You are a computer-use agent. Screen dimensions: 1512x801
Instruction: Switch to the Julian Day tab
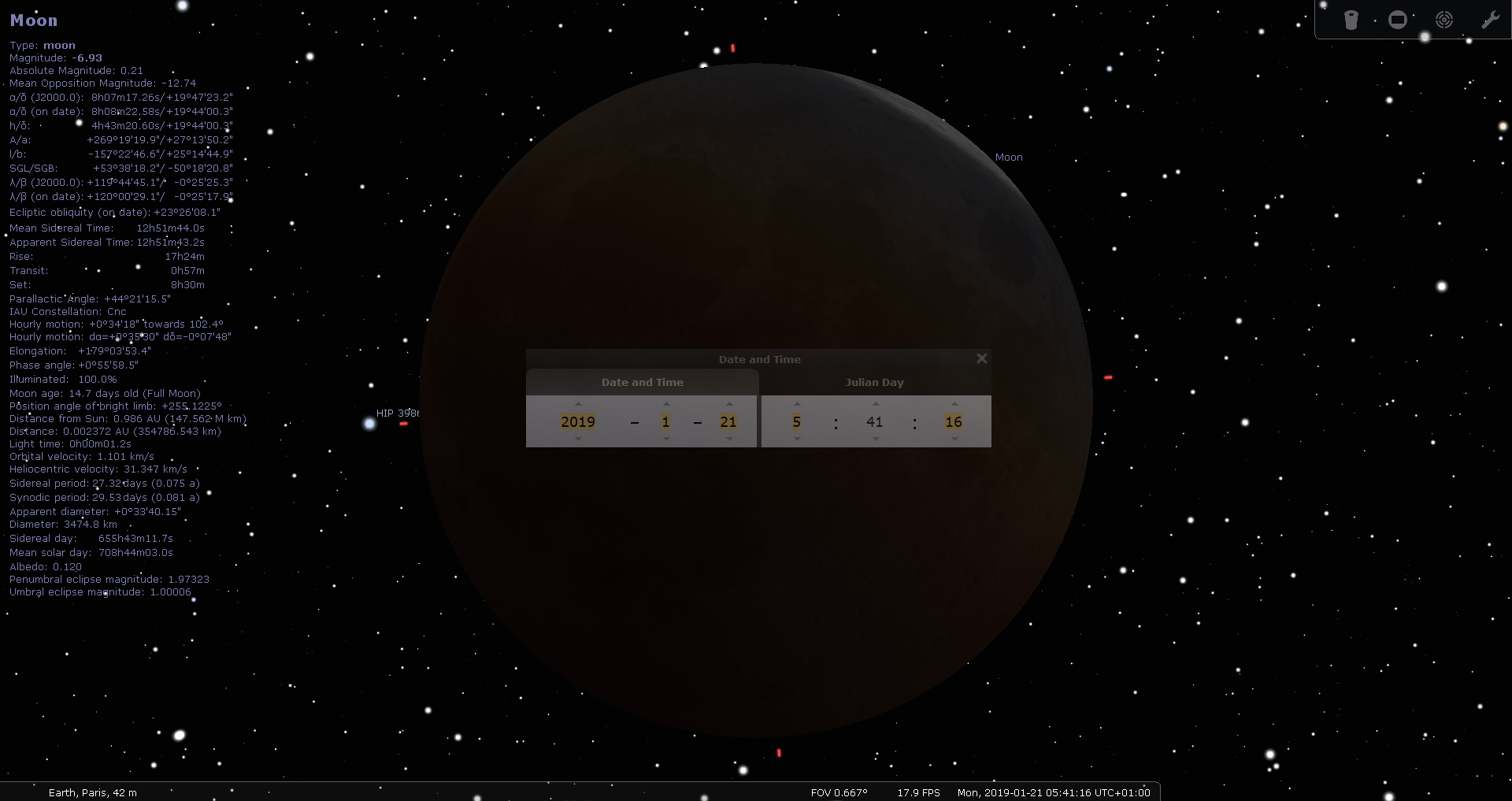click(874, 382)
